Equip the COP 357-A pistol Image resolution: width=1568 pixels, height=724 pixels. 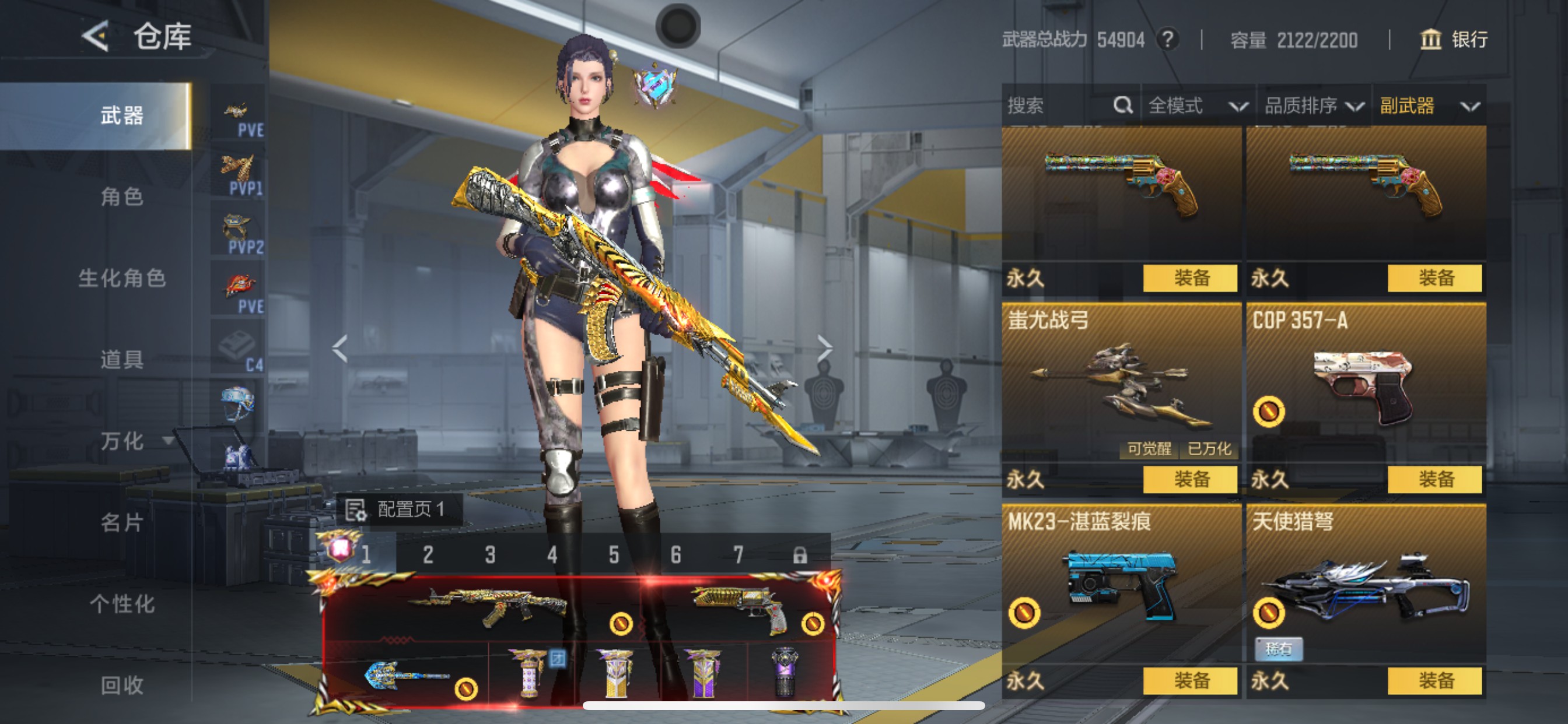point(1434,479)
